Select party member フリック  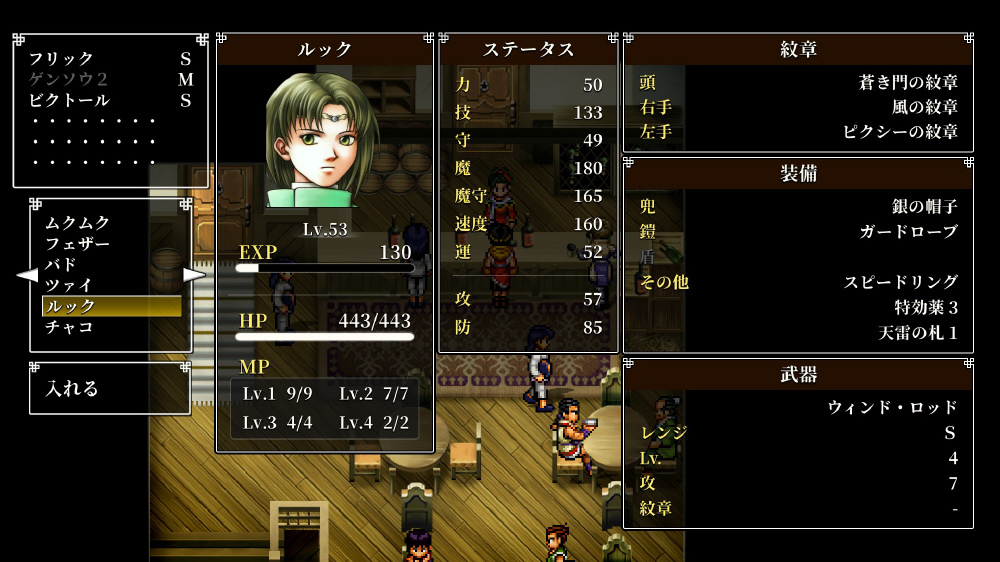61,59
